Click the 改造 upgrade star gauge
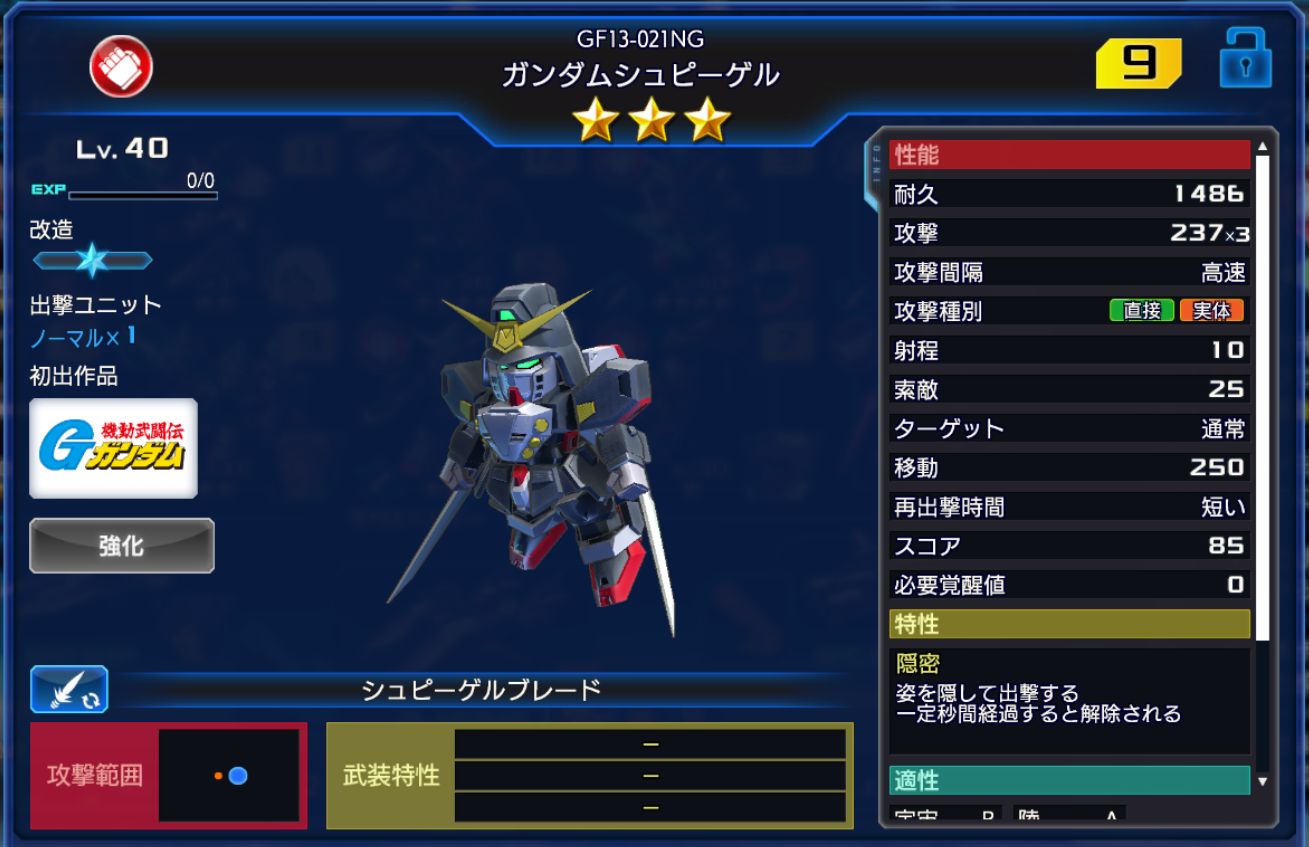 click(x=93, y=258)
